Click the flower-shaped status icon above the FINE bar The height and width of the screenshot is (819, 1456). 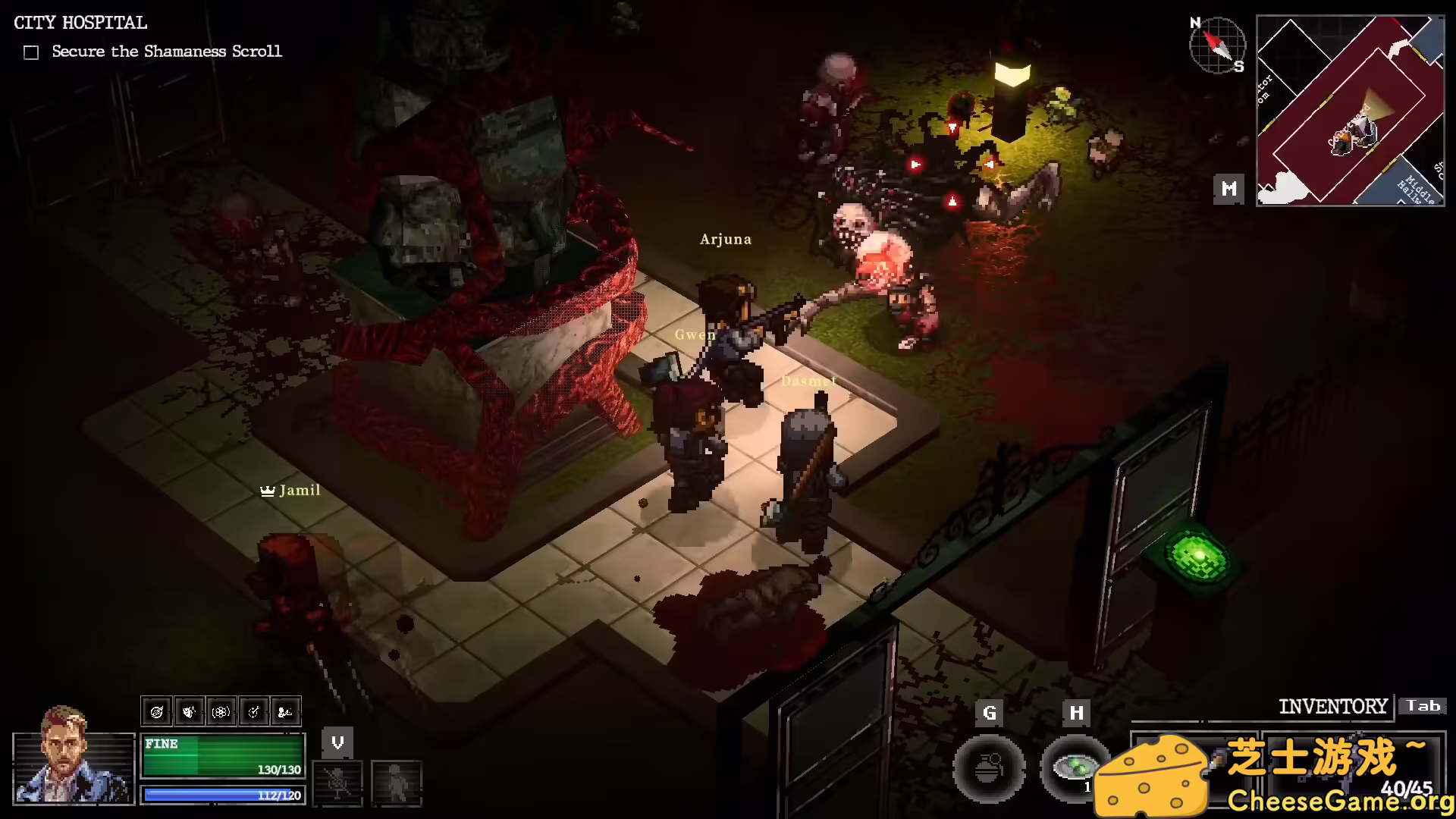tap(222, 711)
